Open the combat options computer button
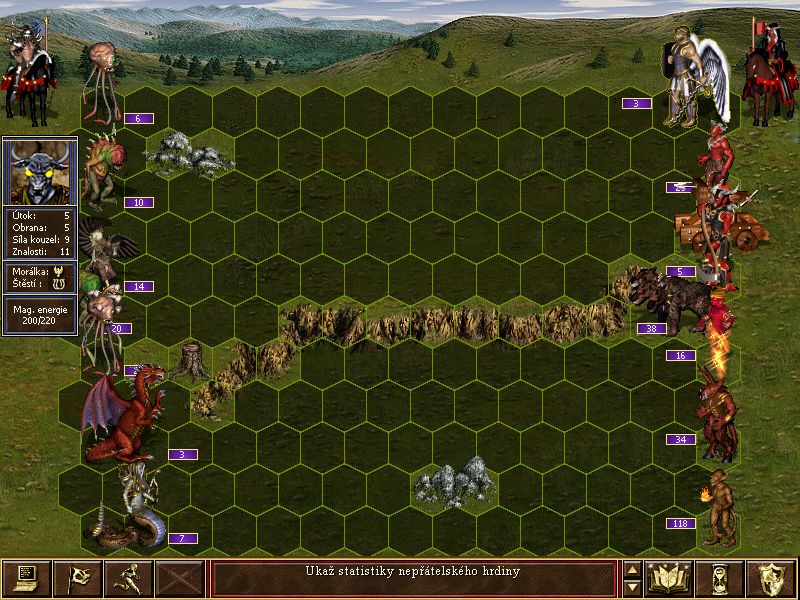 pos(26,578)
